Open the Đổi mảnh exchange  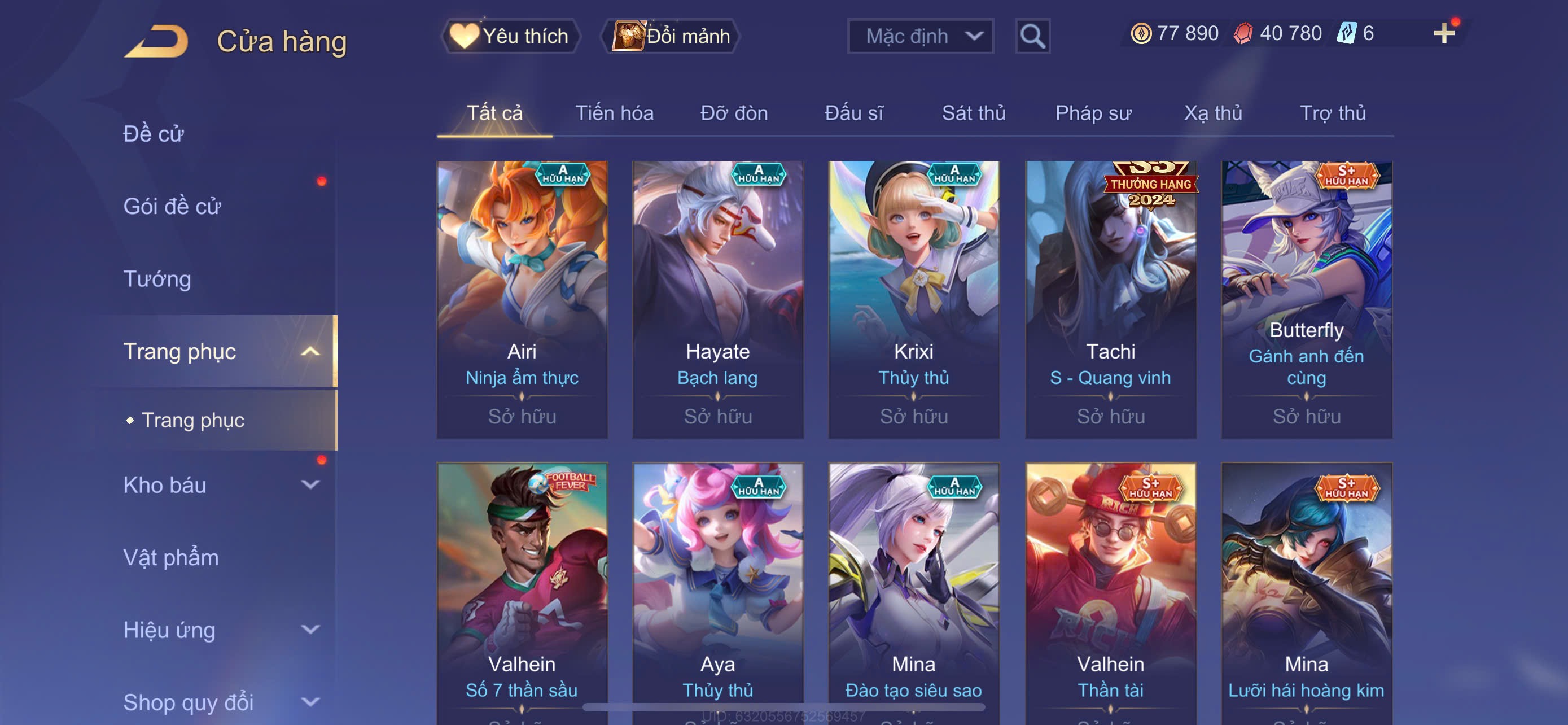671,37
